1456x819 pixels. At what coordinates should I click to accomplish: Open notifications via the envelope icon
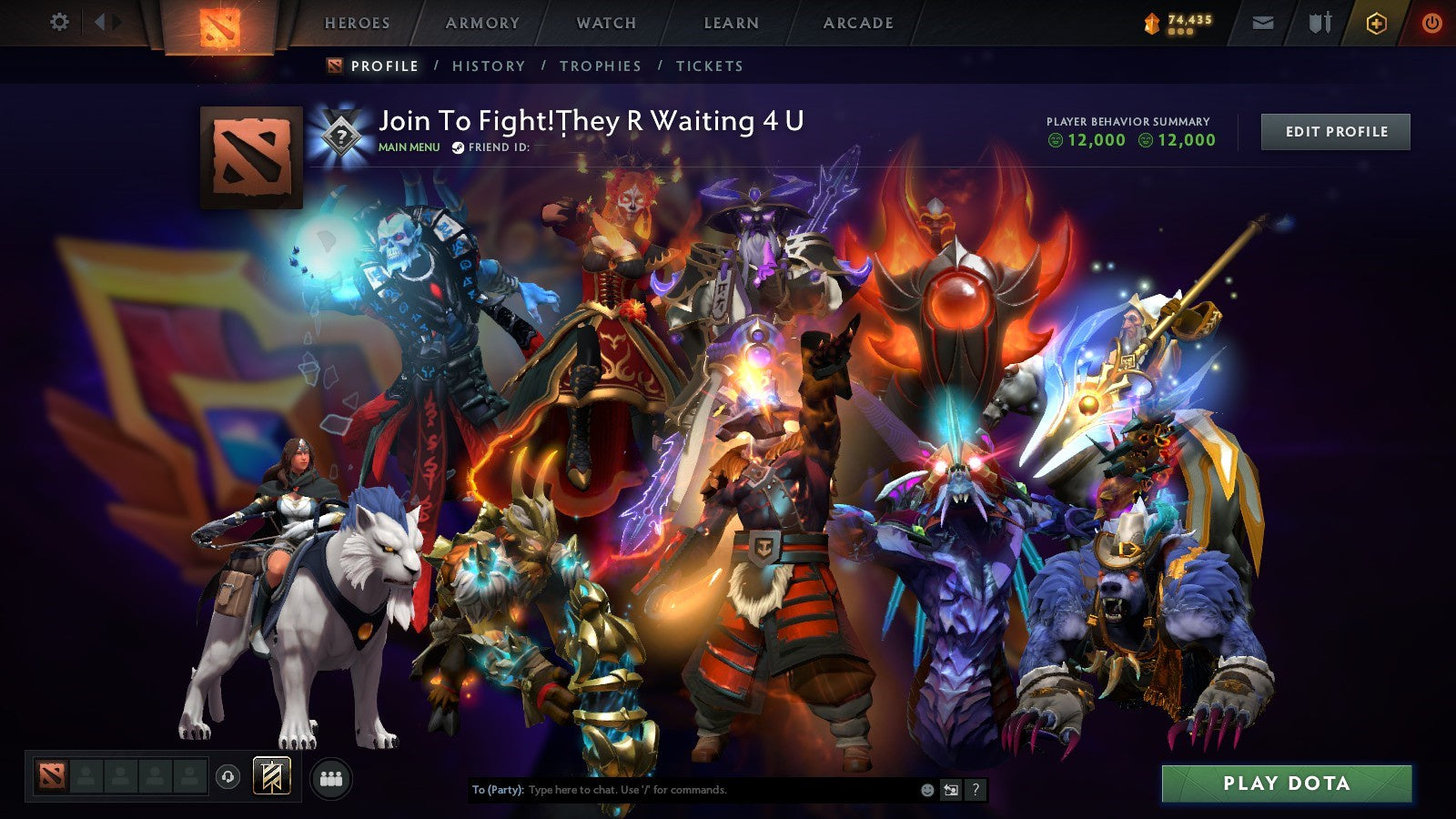point(1264,23)
